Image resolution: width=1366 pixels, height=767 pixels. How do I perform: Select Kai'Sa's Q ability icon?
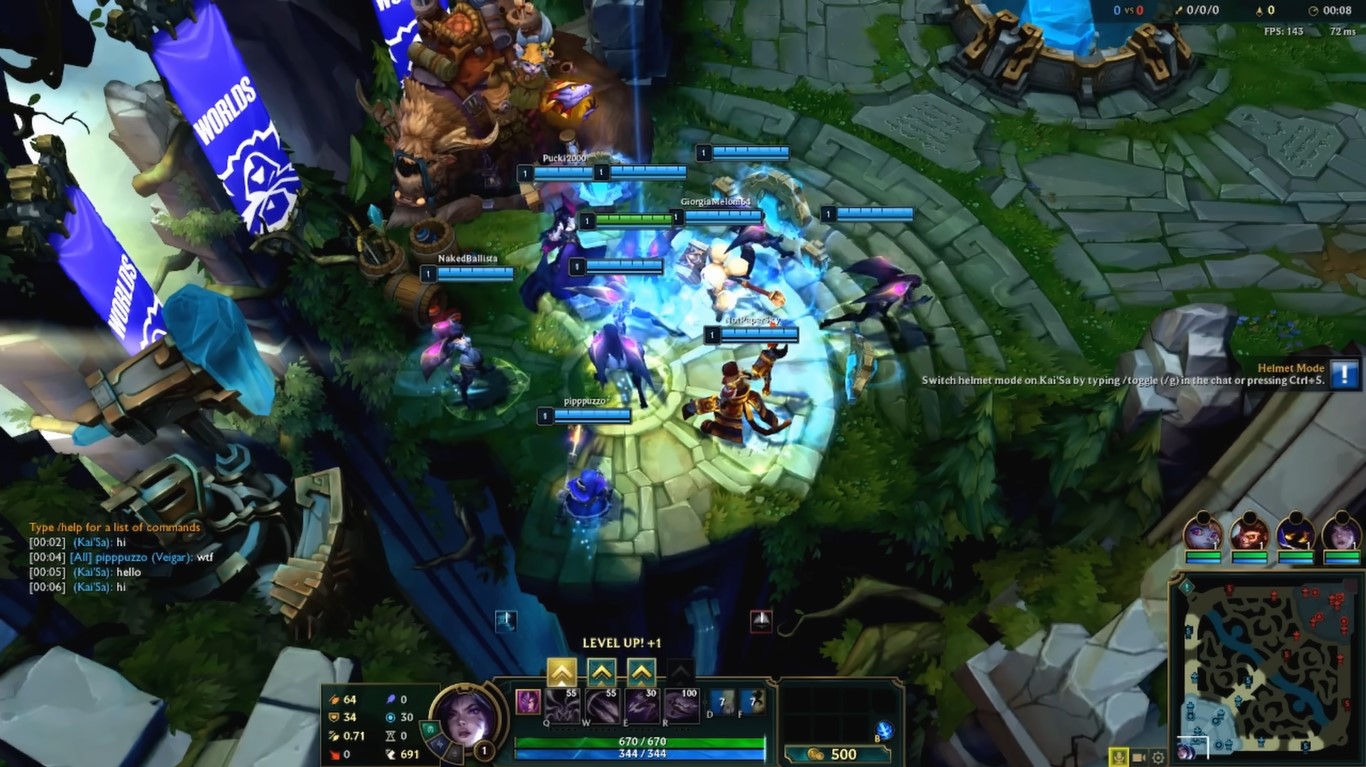click(561, 707)
